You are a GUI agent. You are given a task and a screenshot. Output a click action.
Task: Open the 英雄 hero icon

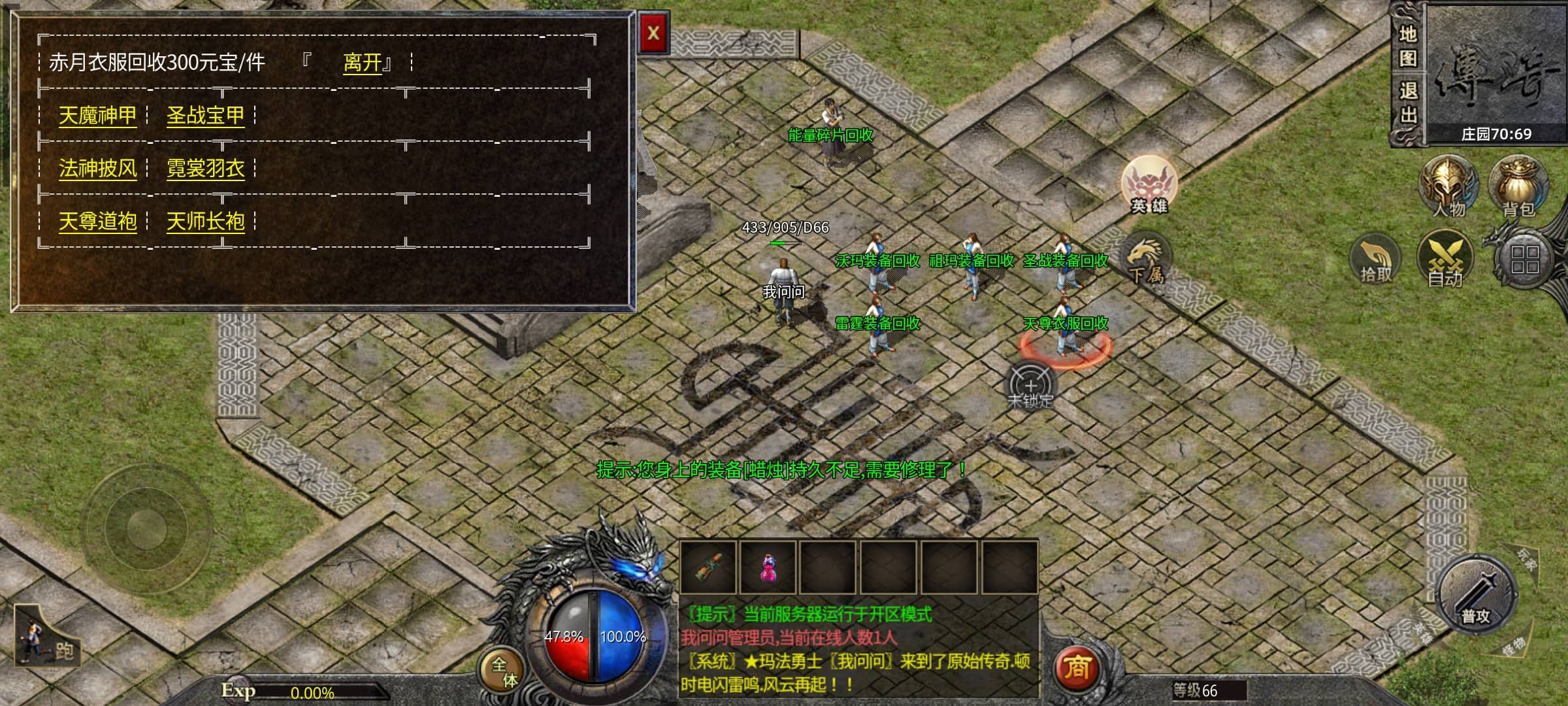click(x=1149, y=185)
